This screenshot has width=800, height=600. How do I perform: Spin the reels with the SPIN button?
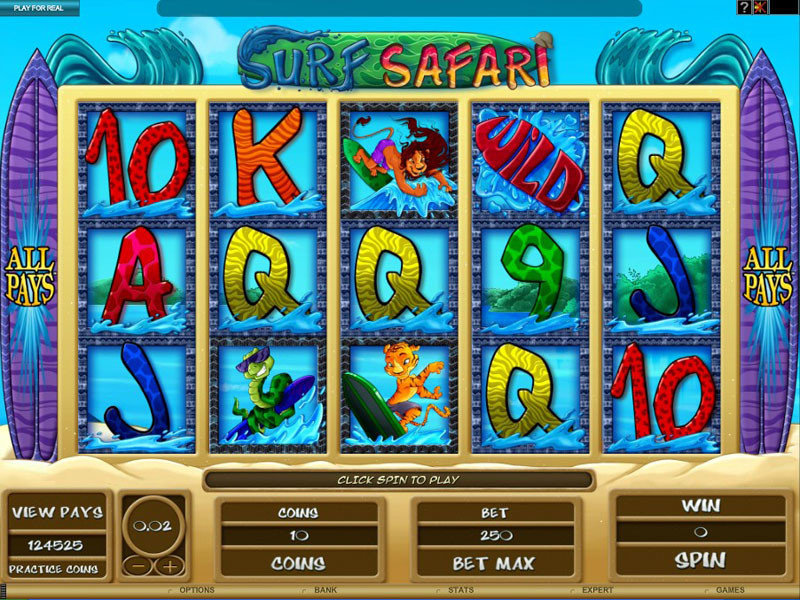pyautogui.click(x=699, y=559)
